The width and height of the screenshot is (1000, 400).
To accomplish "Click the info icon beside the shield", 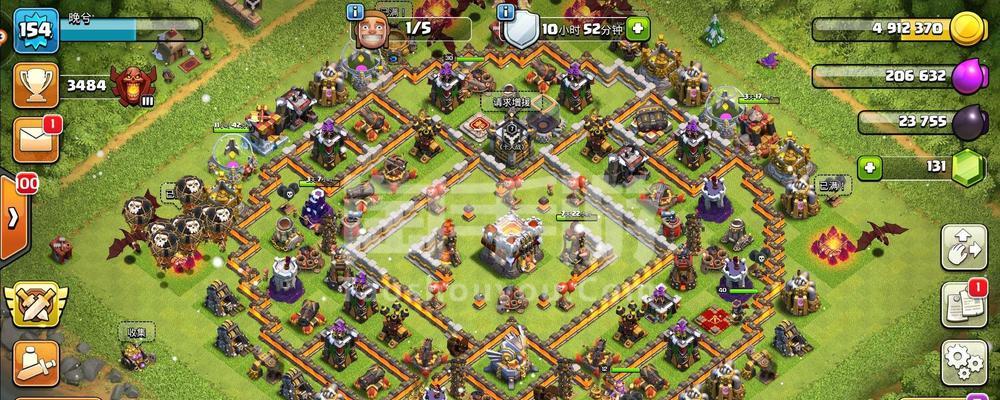I will pos(507,11).
